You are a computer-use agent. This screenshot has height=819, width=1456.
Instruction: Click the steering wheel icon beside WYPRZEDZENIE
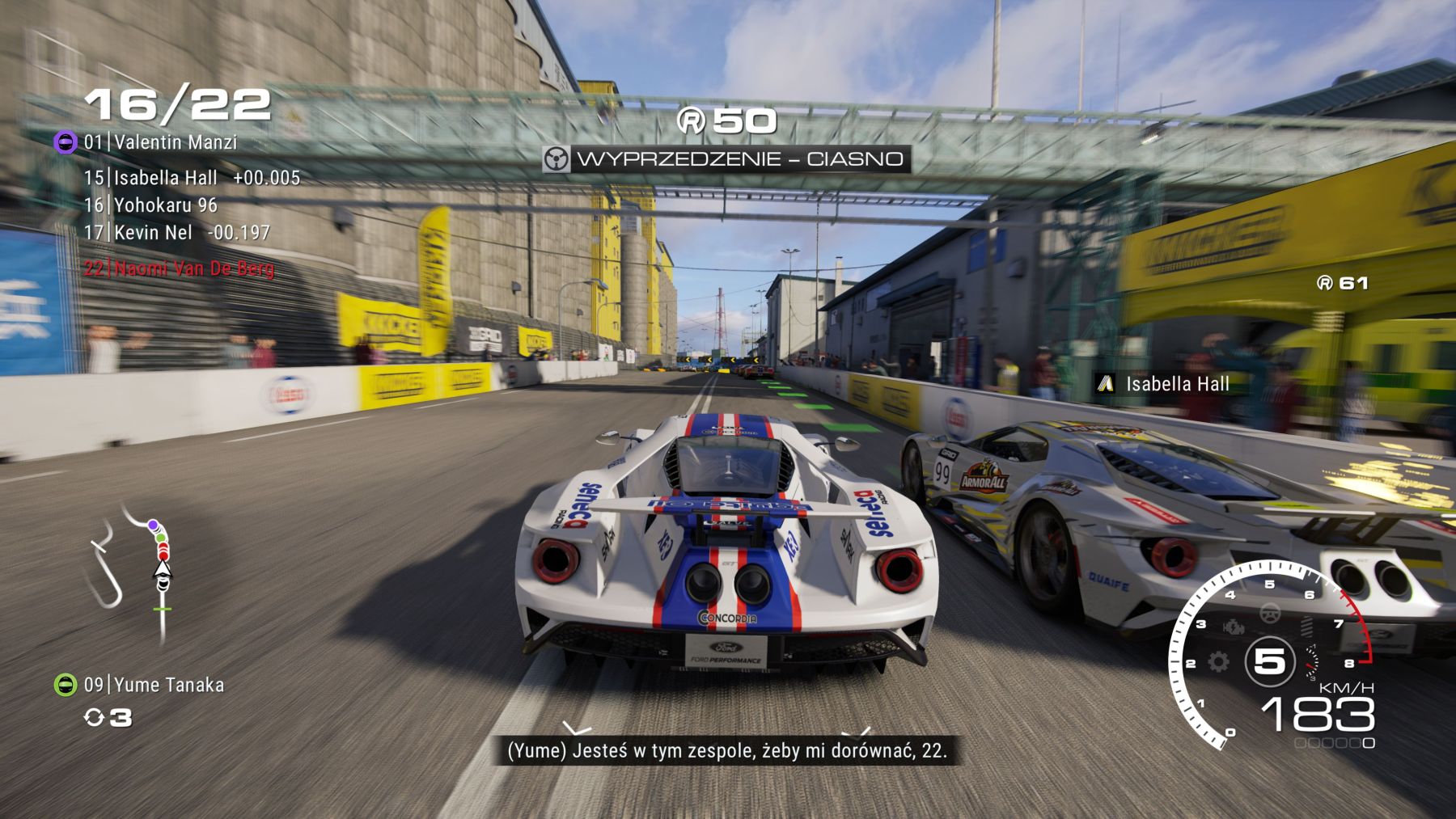555,160
